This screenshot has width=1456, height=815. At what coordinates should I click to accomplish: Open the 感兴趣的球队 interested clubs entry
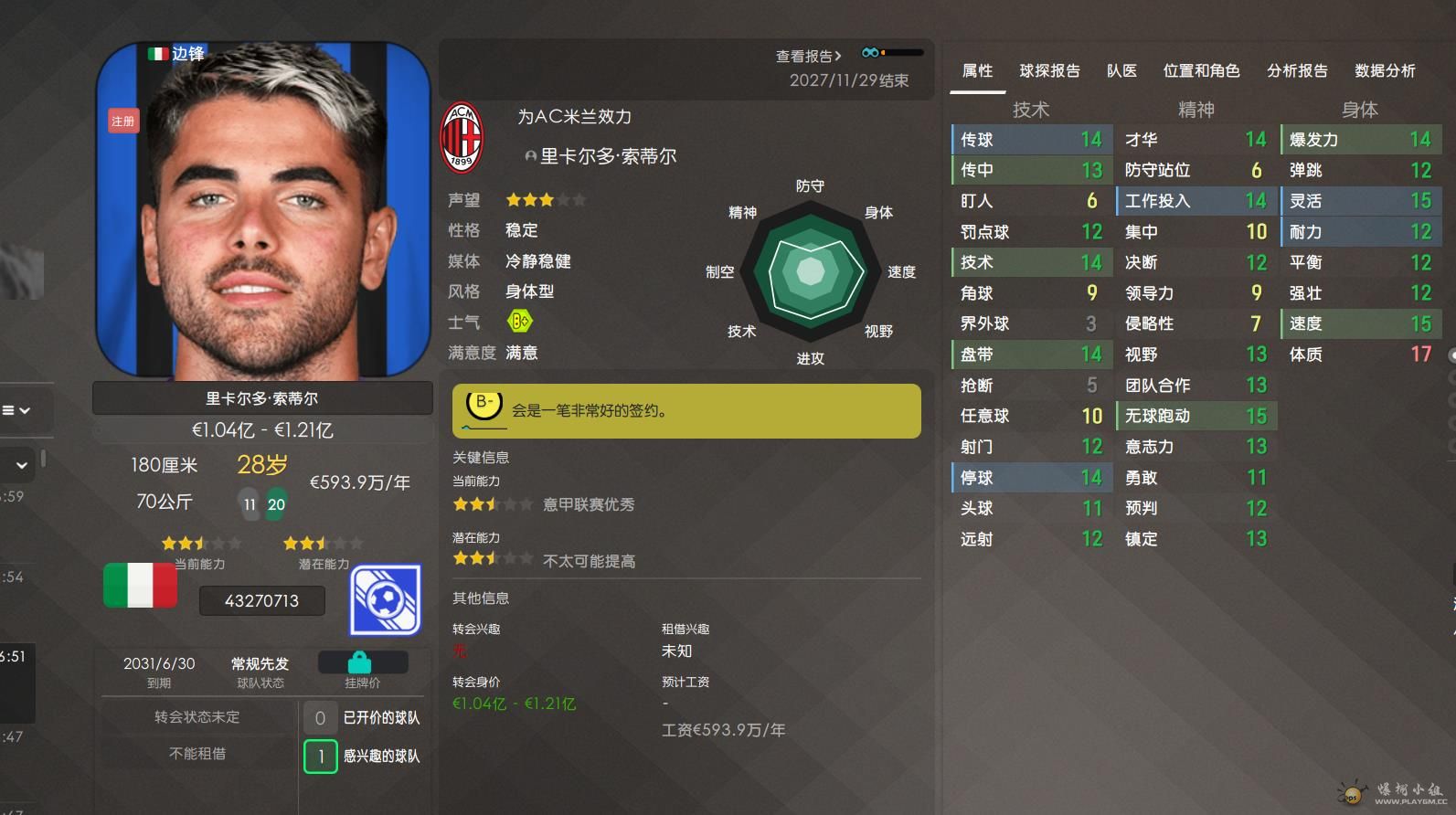coord(363,756)
